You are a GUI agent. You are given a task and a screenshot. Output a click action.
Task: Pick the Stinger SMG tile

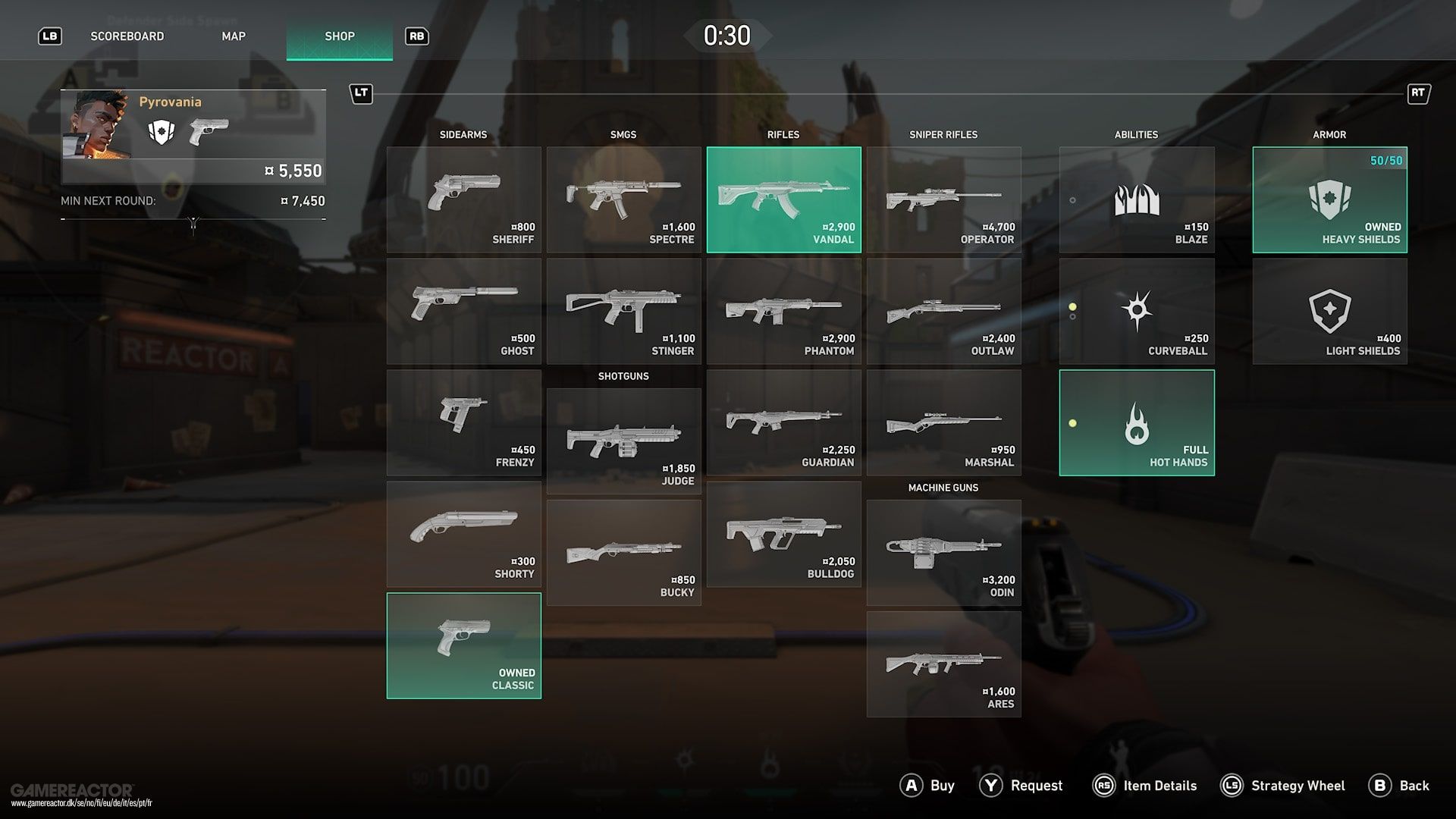click(x=623, y=311)
